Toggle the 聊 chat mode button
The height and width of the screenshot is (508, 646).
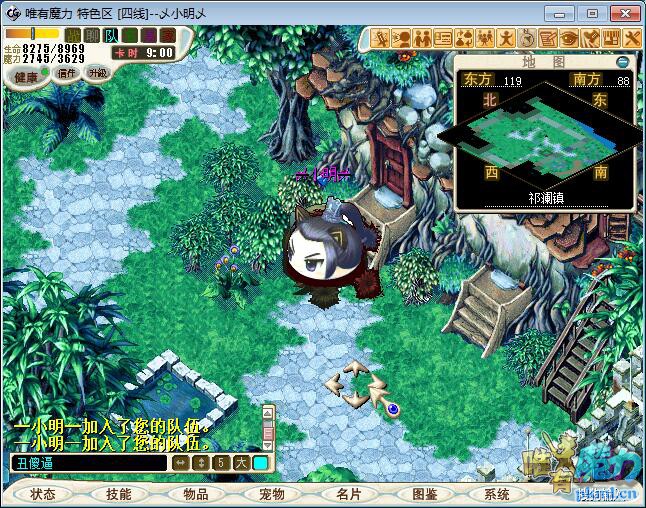pyautogui.click(x=92, y=35)
